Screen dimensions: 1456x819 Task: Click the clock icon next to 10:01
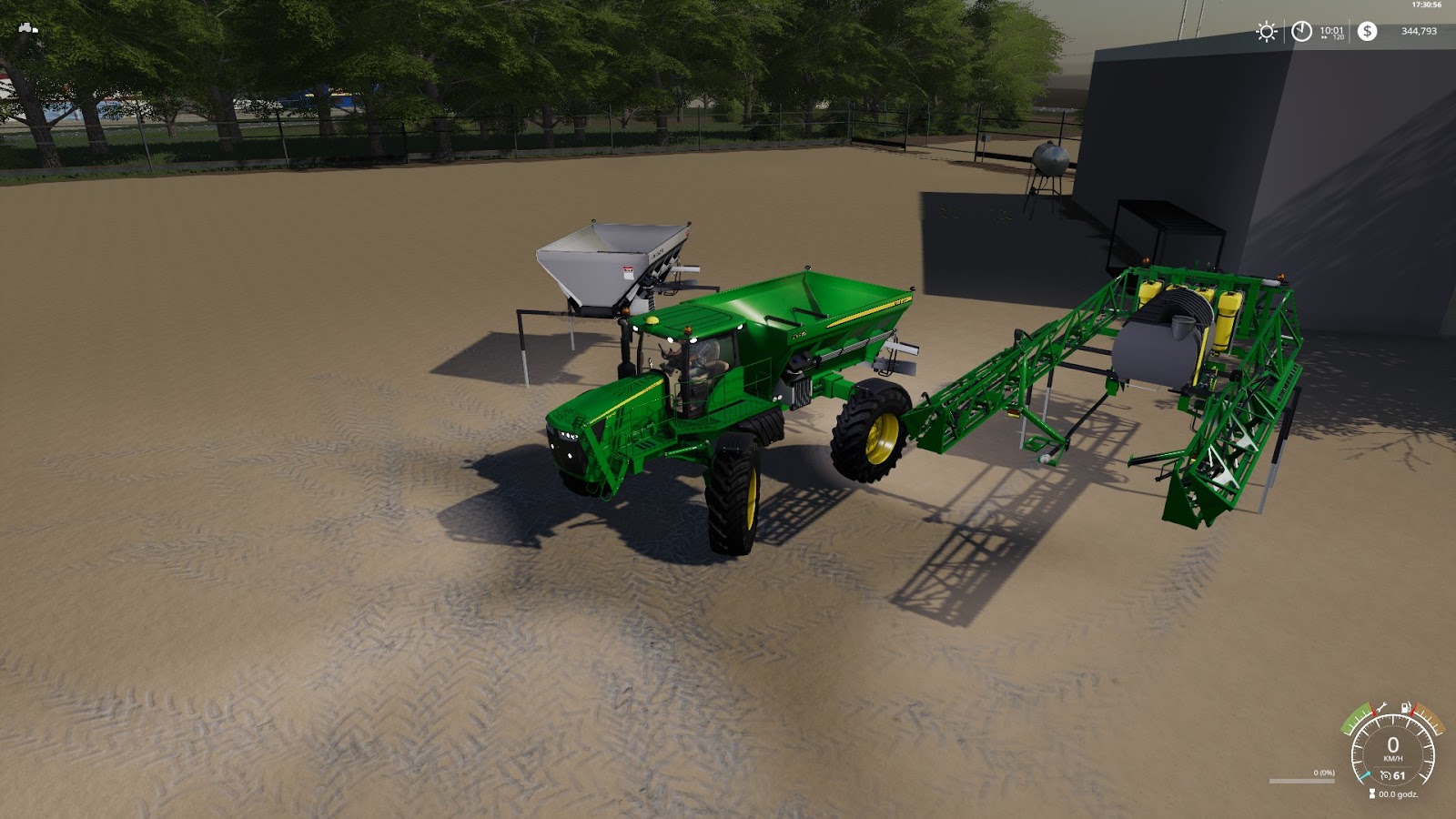(x=1302, y=31)
